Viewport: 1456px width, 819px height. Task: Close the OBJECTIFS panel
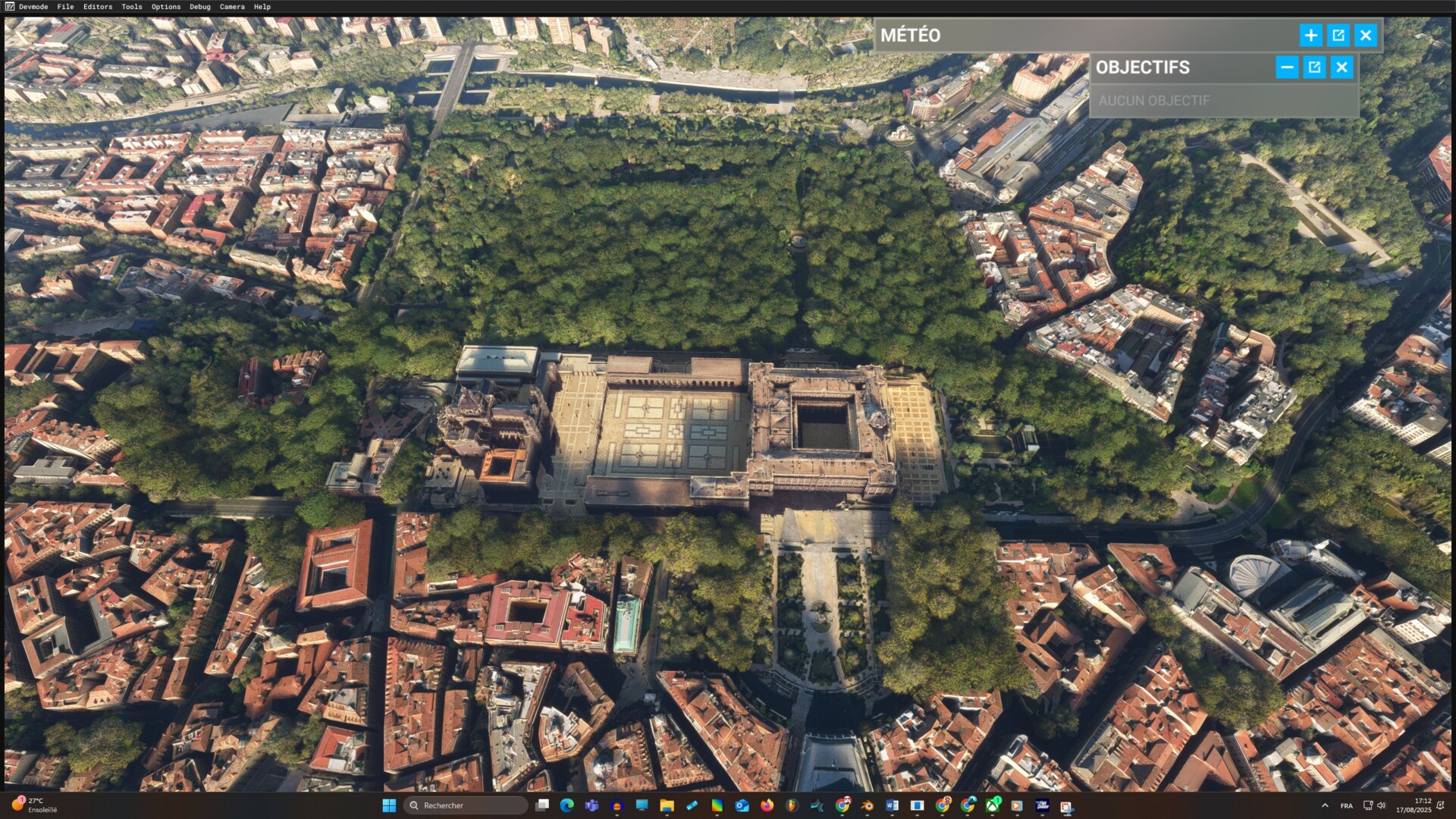click(x=1342, y=67)
